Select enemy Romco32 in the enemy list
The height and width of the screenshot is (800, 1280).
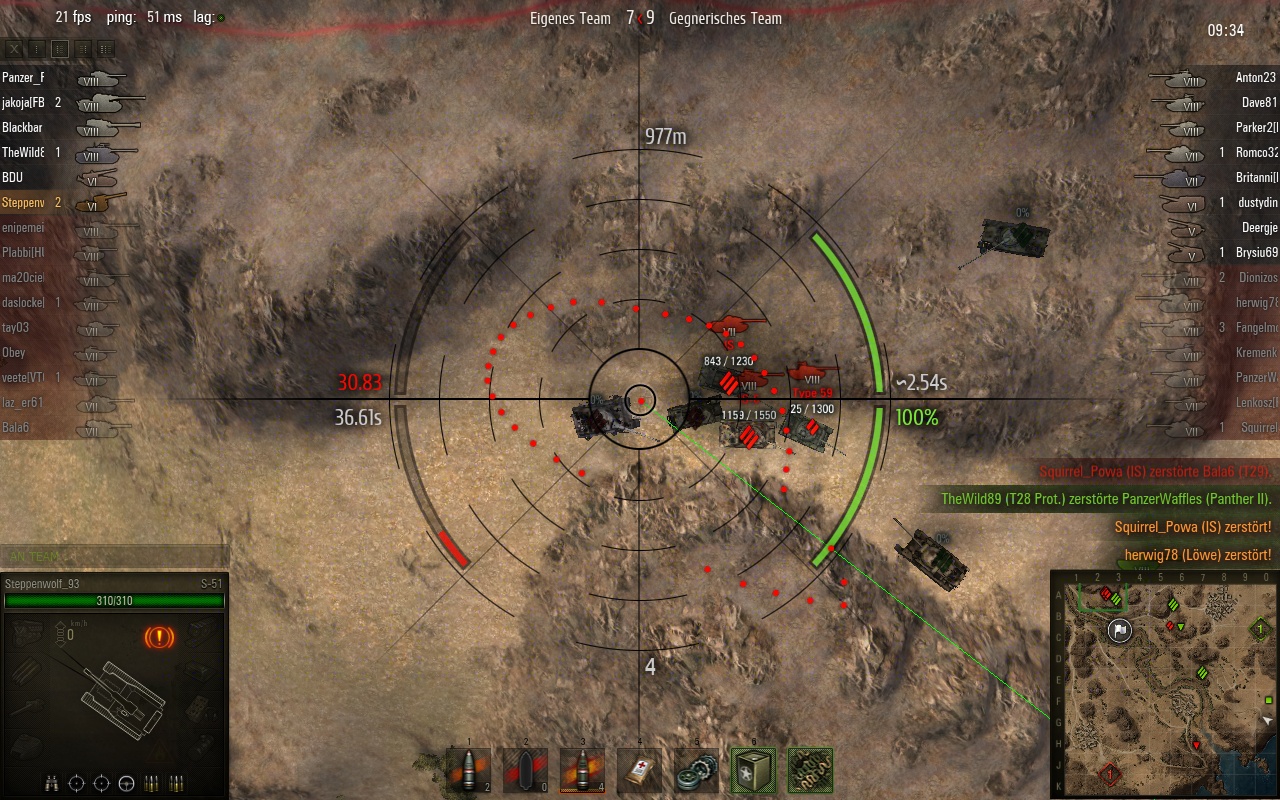pyautogui.click(x=1257, y=153)
